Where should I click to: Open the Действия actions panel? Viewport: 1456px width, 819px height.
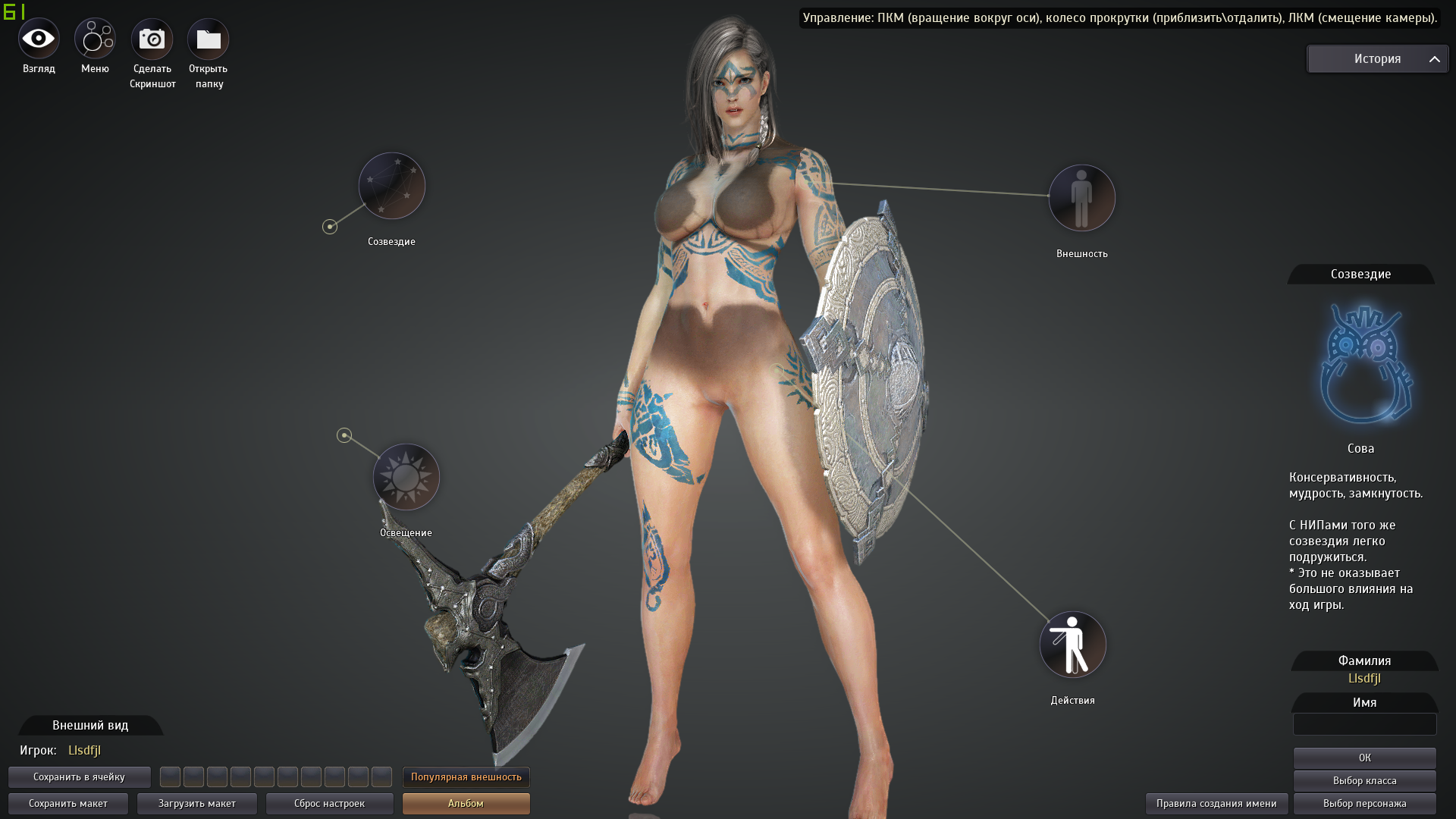tap(1072, 644)
